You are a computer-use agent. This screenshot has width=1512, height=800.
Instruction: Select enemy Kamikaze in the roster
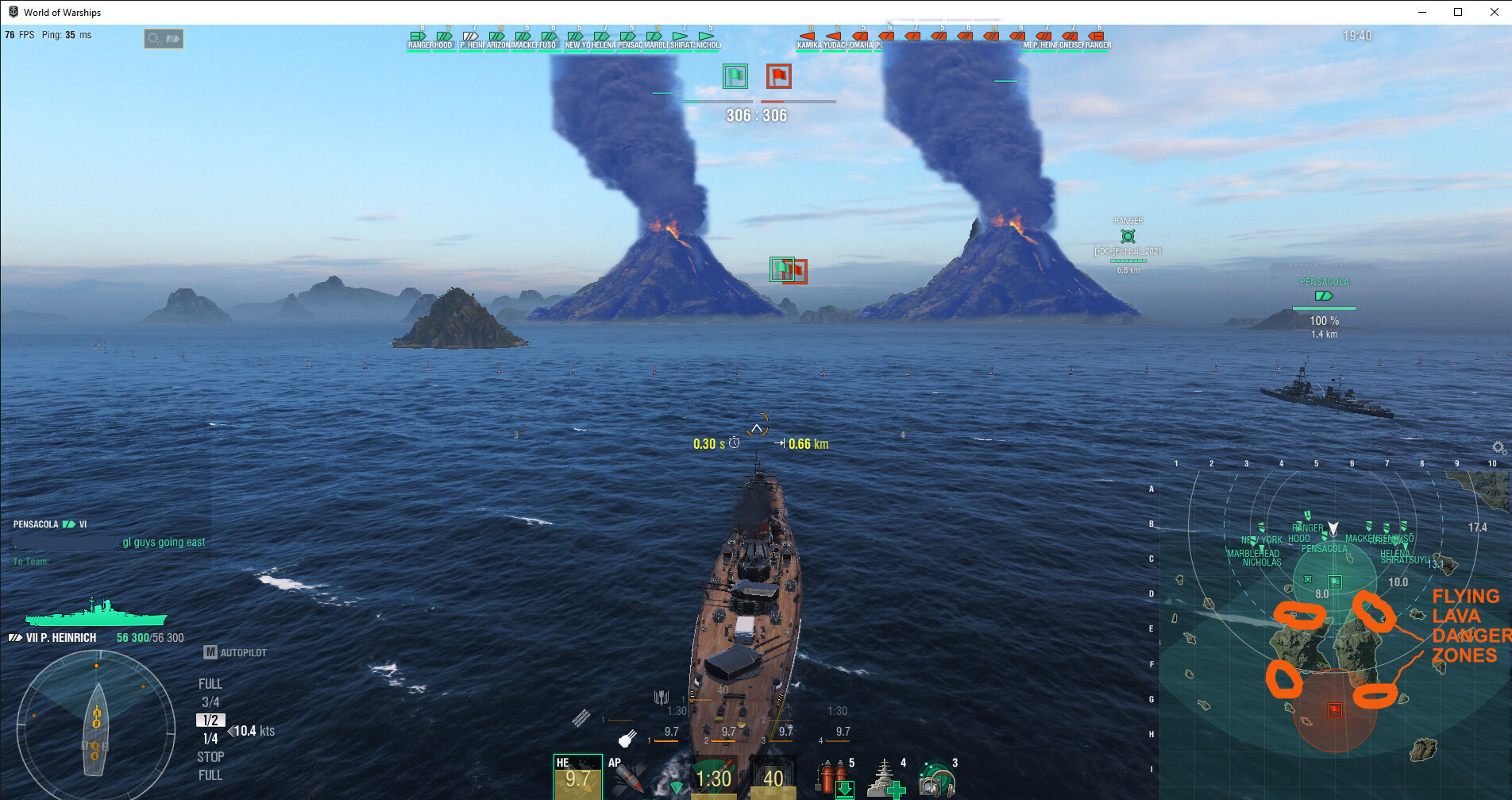808,41
